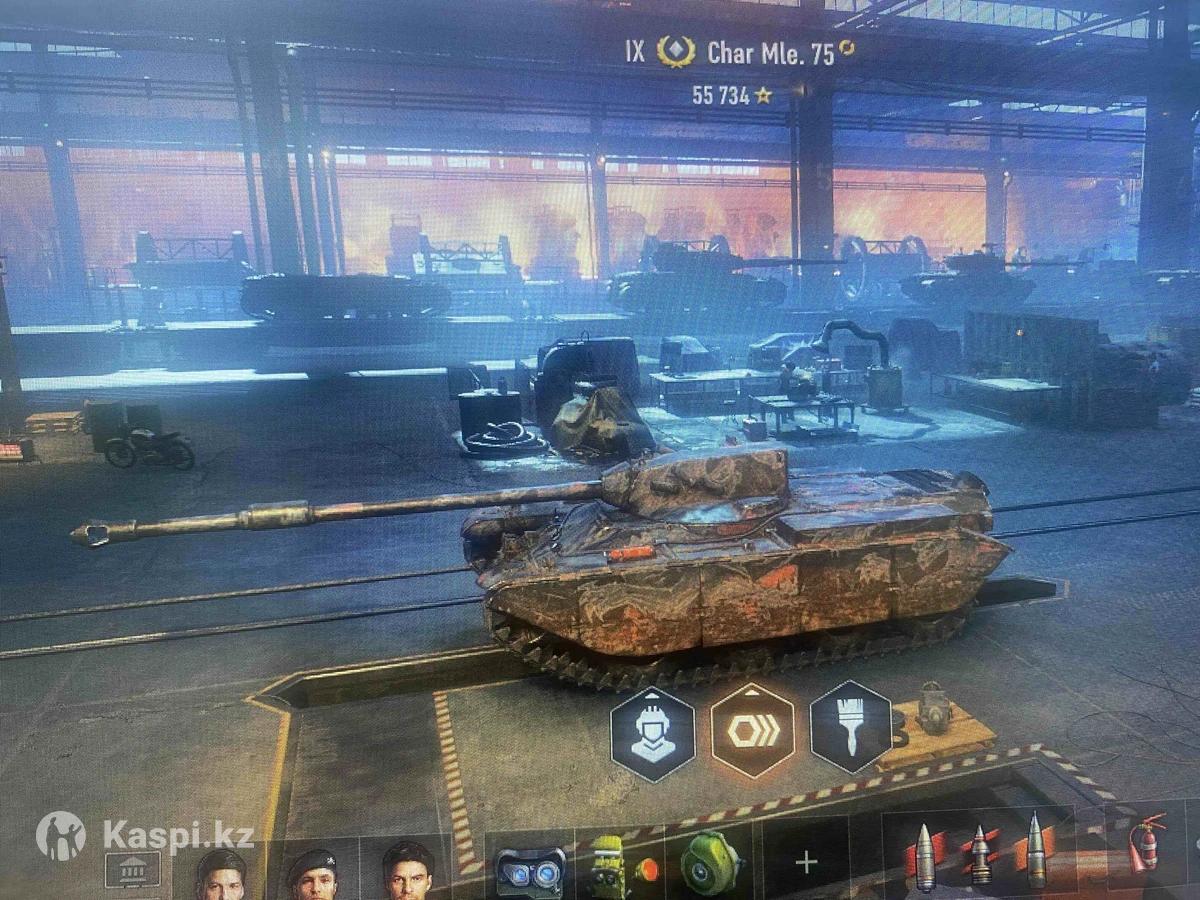Open the glowing vehicle upgrades hexagon
This screenshot has width=1200, height=900.
pyautogui.click(x=752, y=731)
